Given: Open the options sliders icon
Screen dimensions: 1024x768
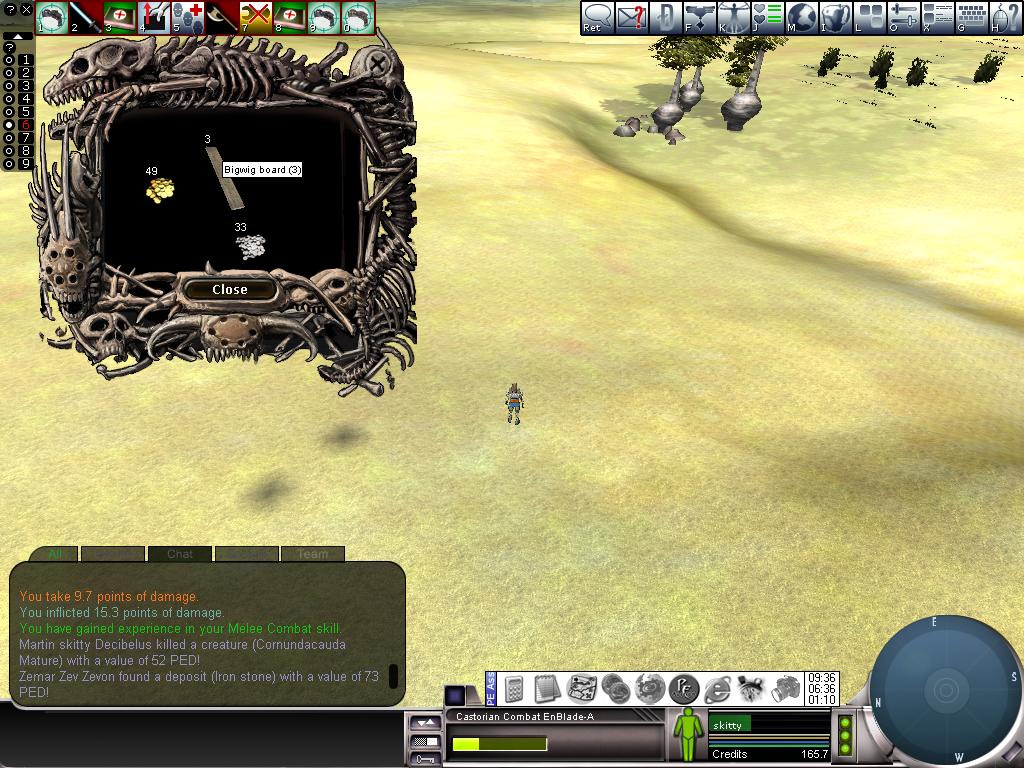Looking at the screenshot, I should [903, 17].
